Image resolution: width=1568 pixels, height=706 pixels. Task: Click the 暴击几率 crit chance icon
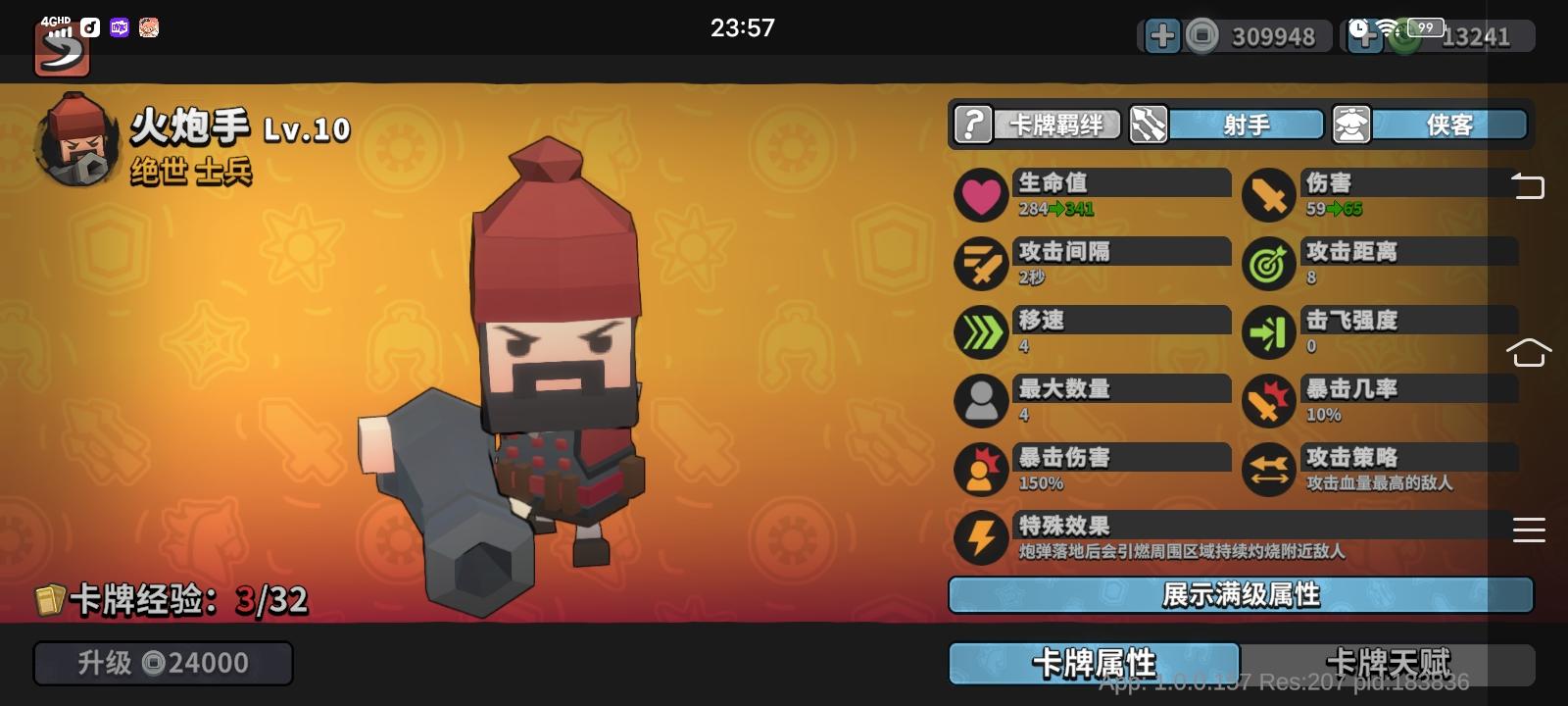tap(1268, 401)
